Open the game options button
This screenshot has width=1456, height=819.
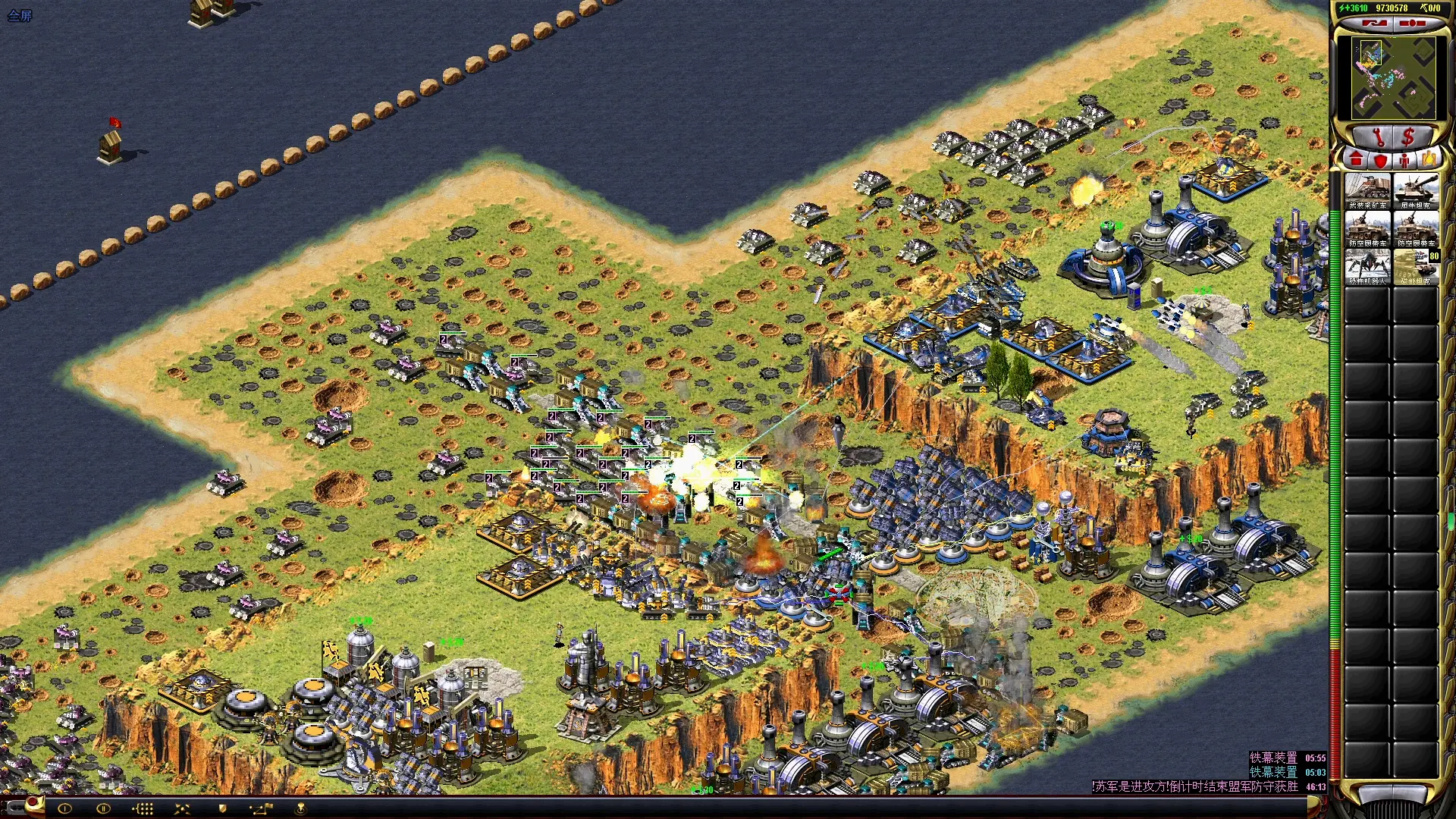pos(1411,24)
